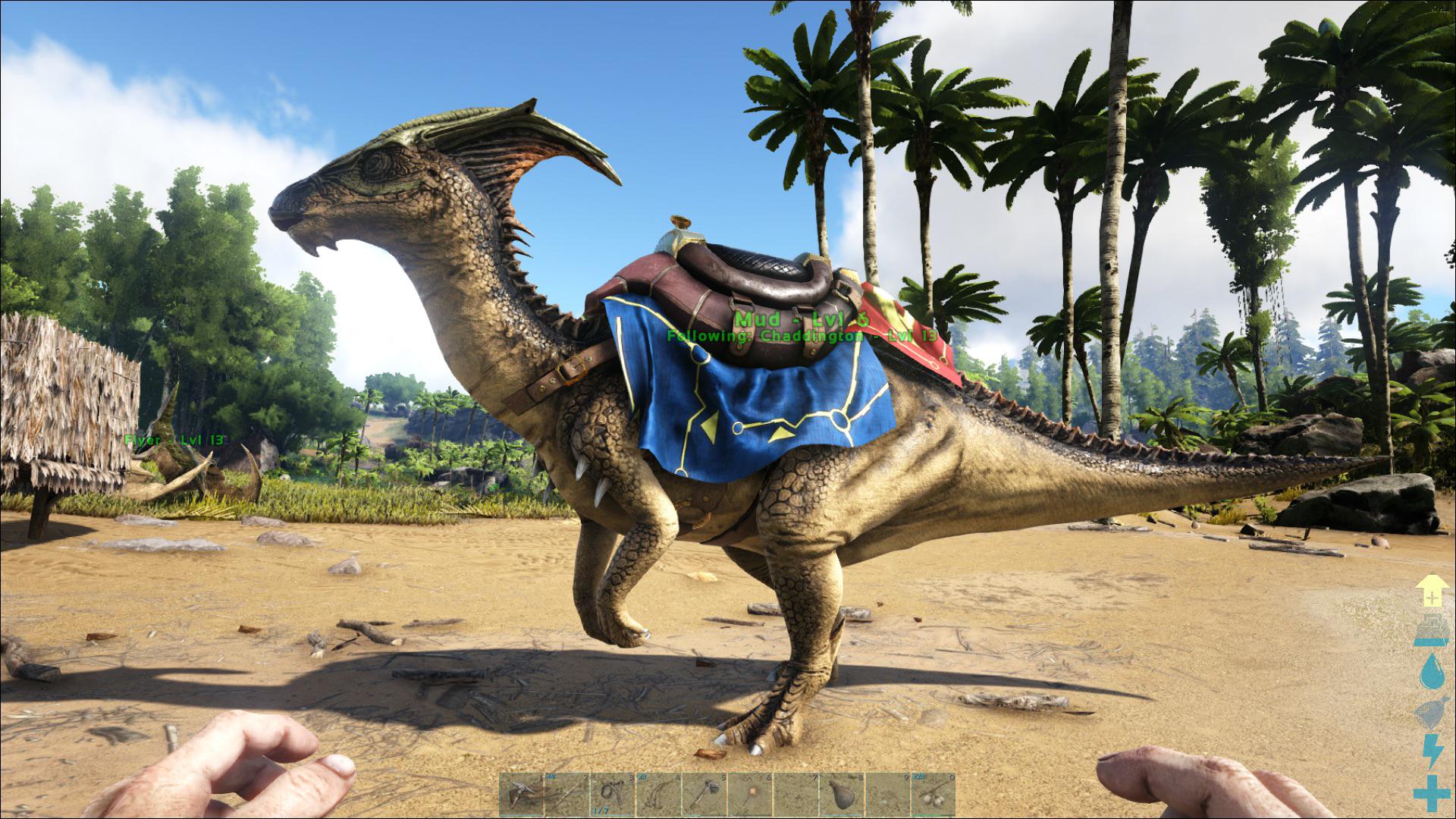The width and height of the screenshot is (1456, 819).
Task: Select the spear in hotbar slot 2
Action: (566, 796)
